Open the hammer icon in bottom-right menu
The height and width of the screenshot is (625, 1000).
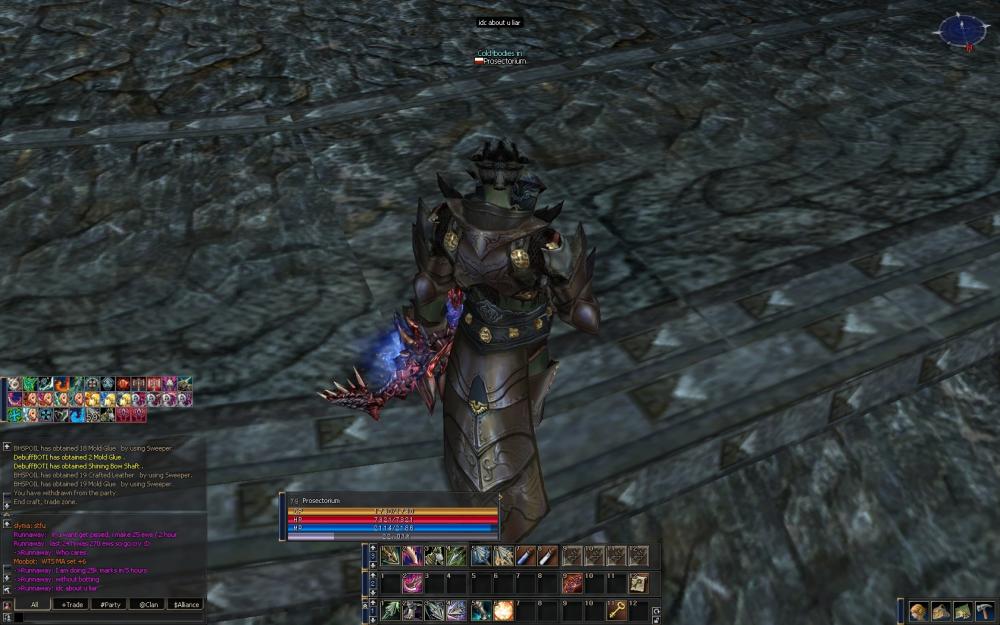point(985,610)
